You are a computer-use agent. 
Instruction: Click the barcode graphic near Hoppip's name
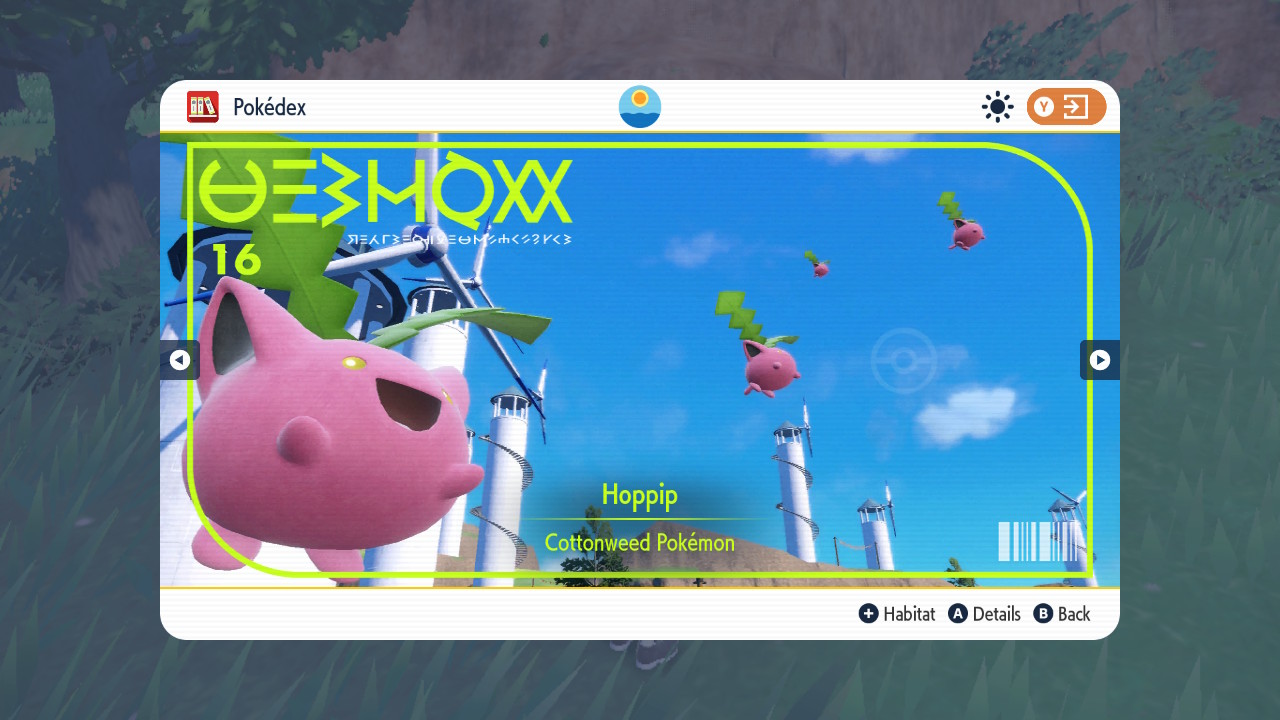click(1037, 544)
